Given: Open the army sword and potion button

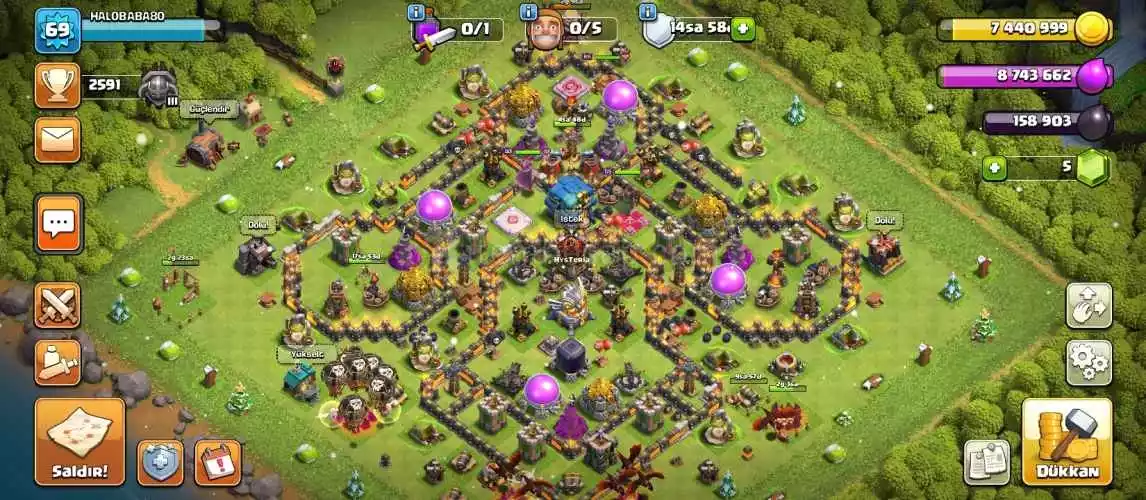Looking at the screenshot, I should pos(58,362).
